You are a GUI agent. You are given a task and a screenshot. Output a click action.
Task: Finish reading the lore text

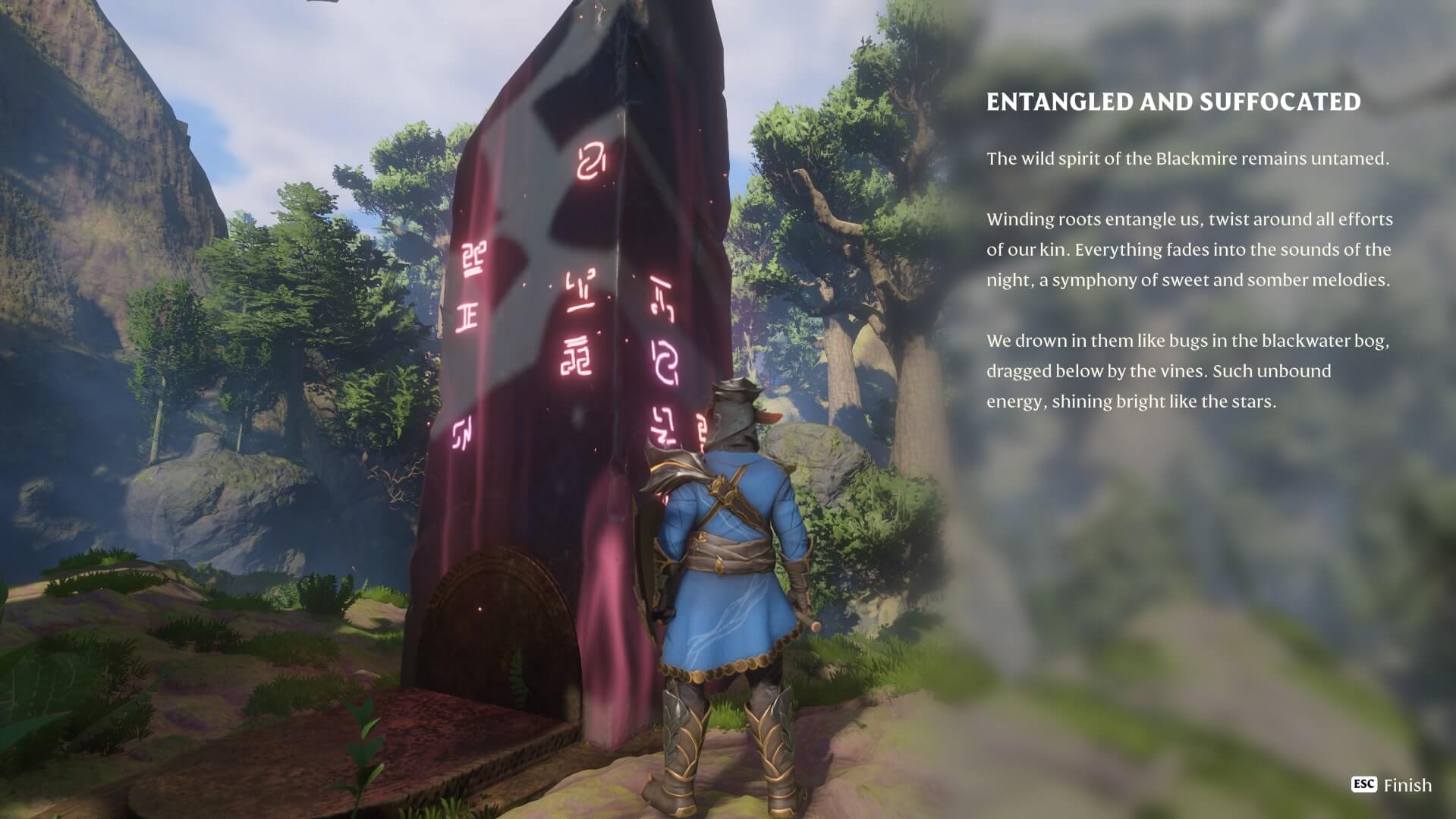(1392, 785)
